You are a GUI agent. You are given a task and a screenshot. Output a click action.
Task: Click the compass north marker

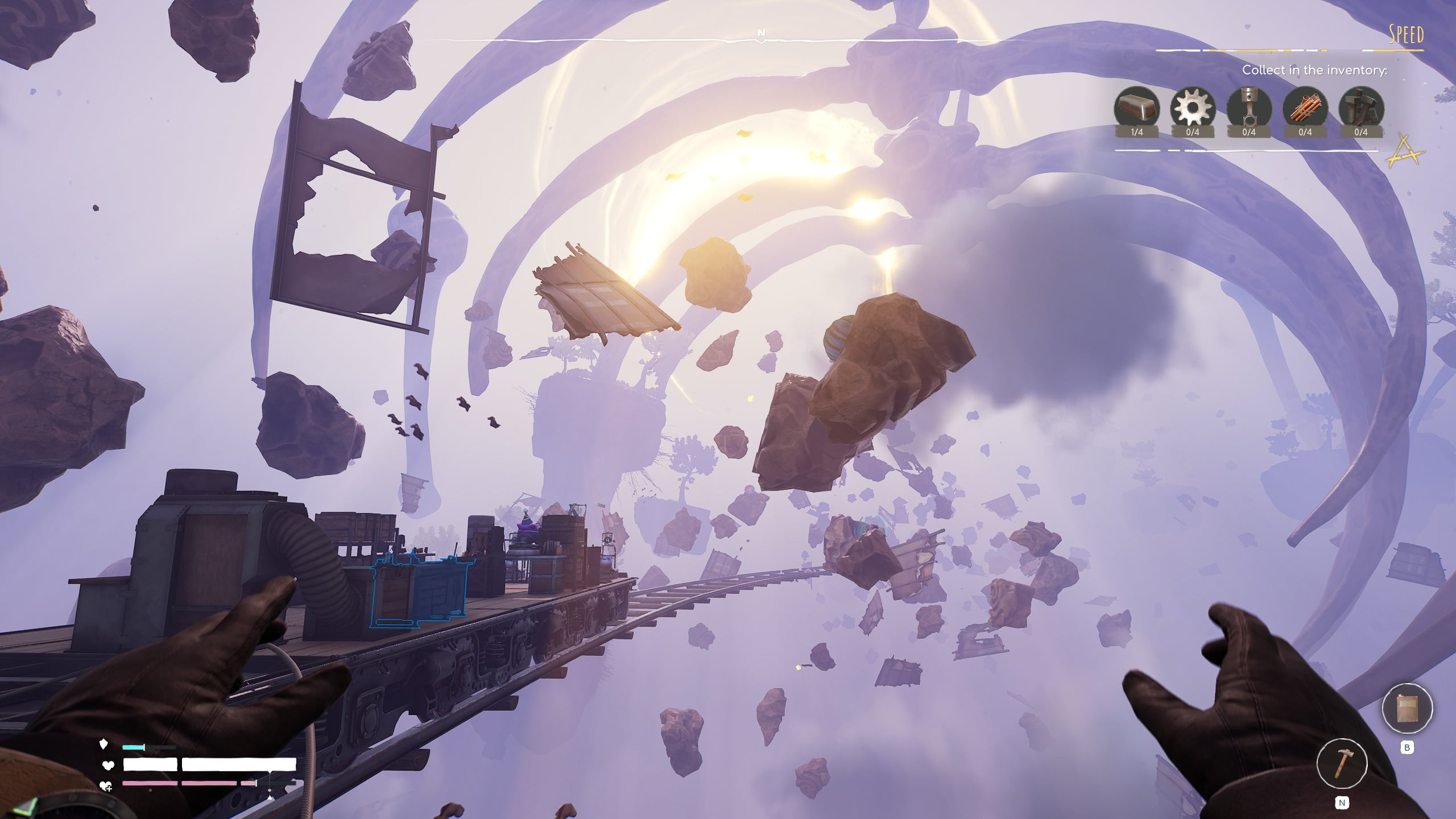point(761,33)
